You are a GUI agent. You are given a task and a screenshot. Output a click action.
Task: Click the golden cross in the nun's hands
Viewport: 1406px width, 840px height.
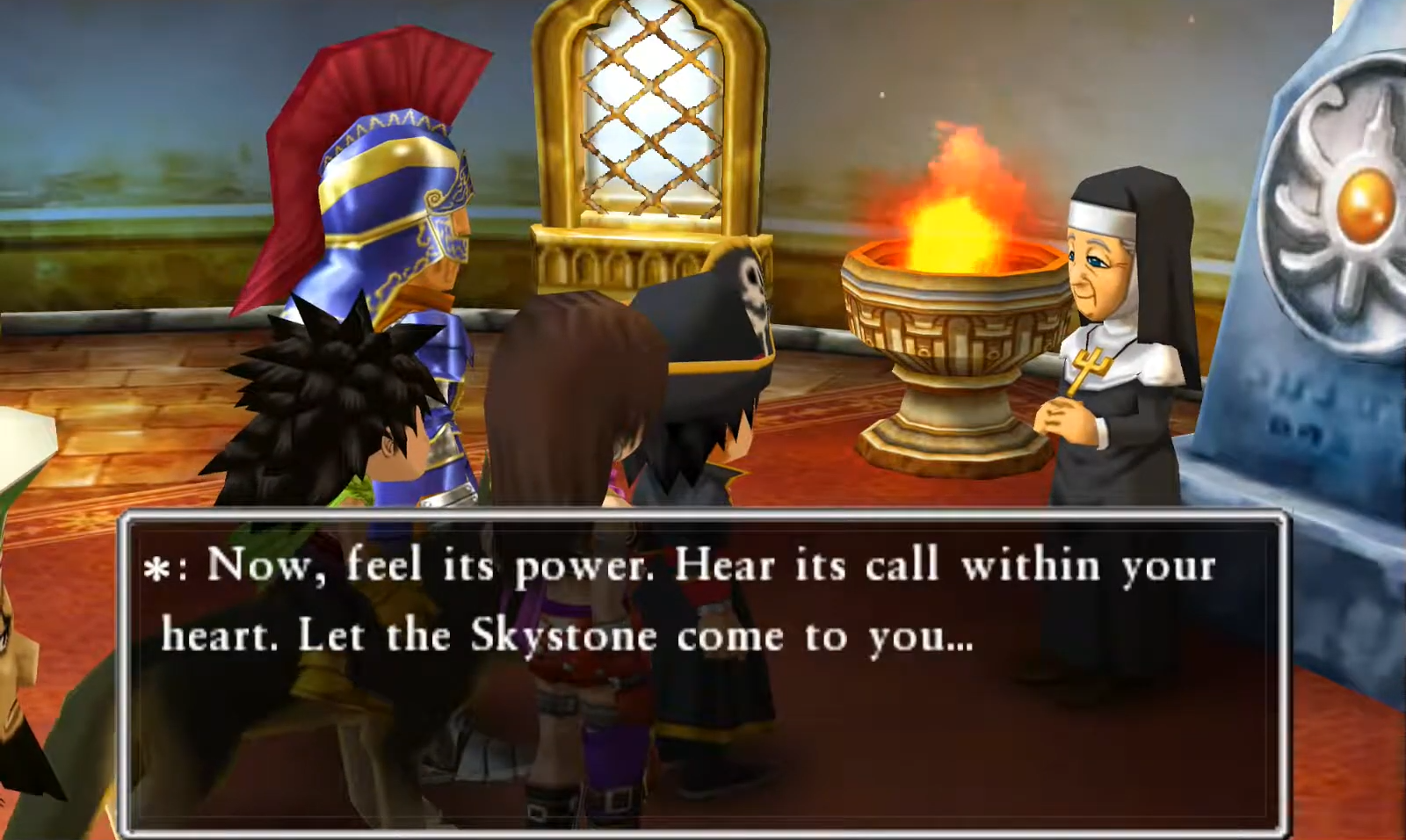(1091, 369)
